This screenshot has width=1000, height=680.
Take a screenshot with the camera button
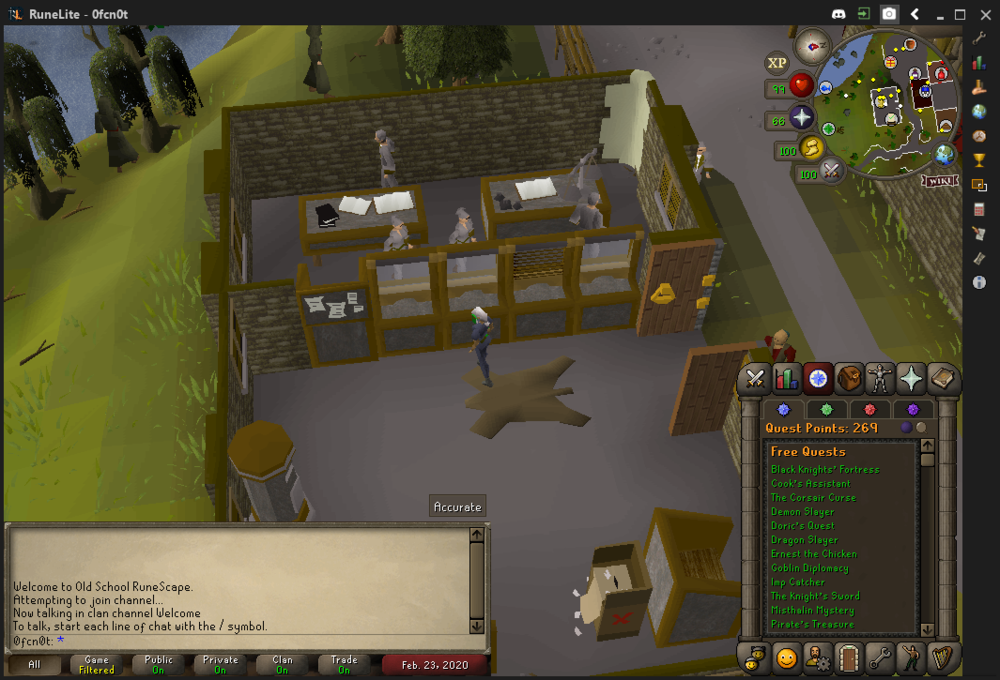889,14
